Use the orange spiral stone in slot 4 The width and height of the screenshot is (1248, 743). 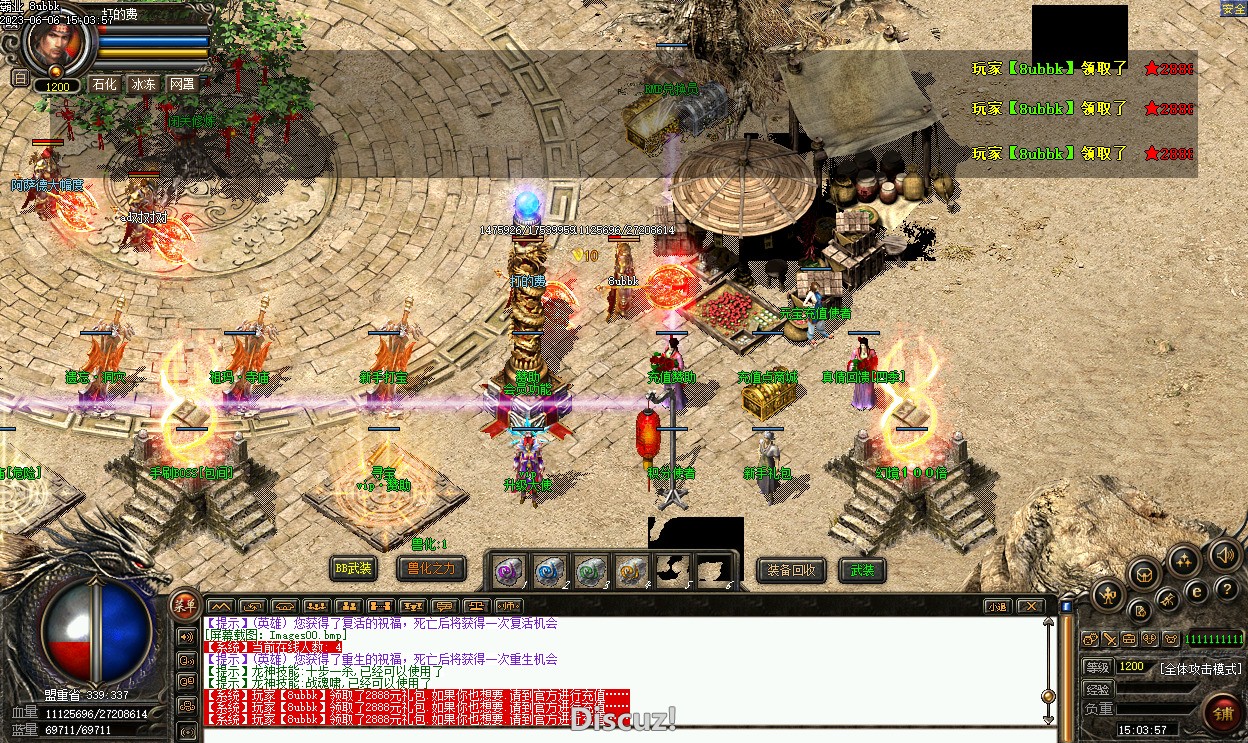[630, 571]
